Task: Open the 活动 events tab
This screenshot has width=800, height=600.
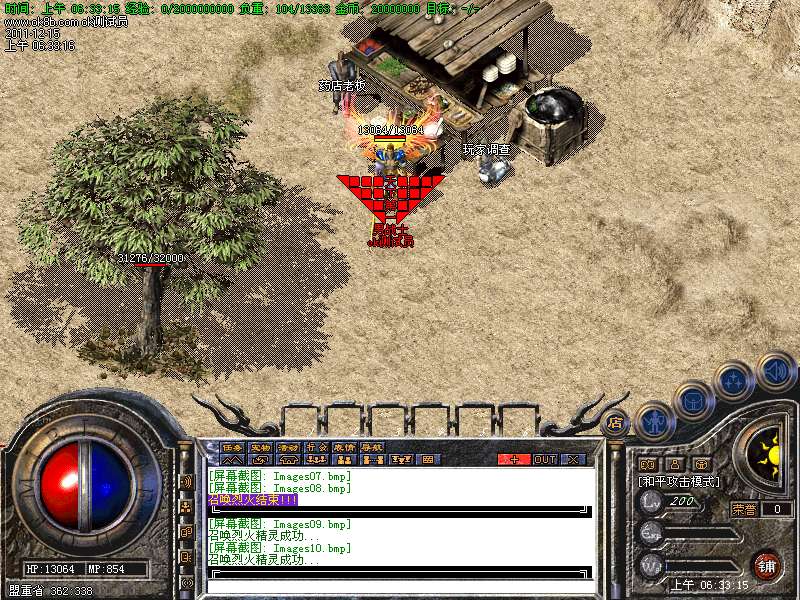Action: 288,447
